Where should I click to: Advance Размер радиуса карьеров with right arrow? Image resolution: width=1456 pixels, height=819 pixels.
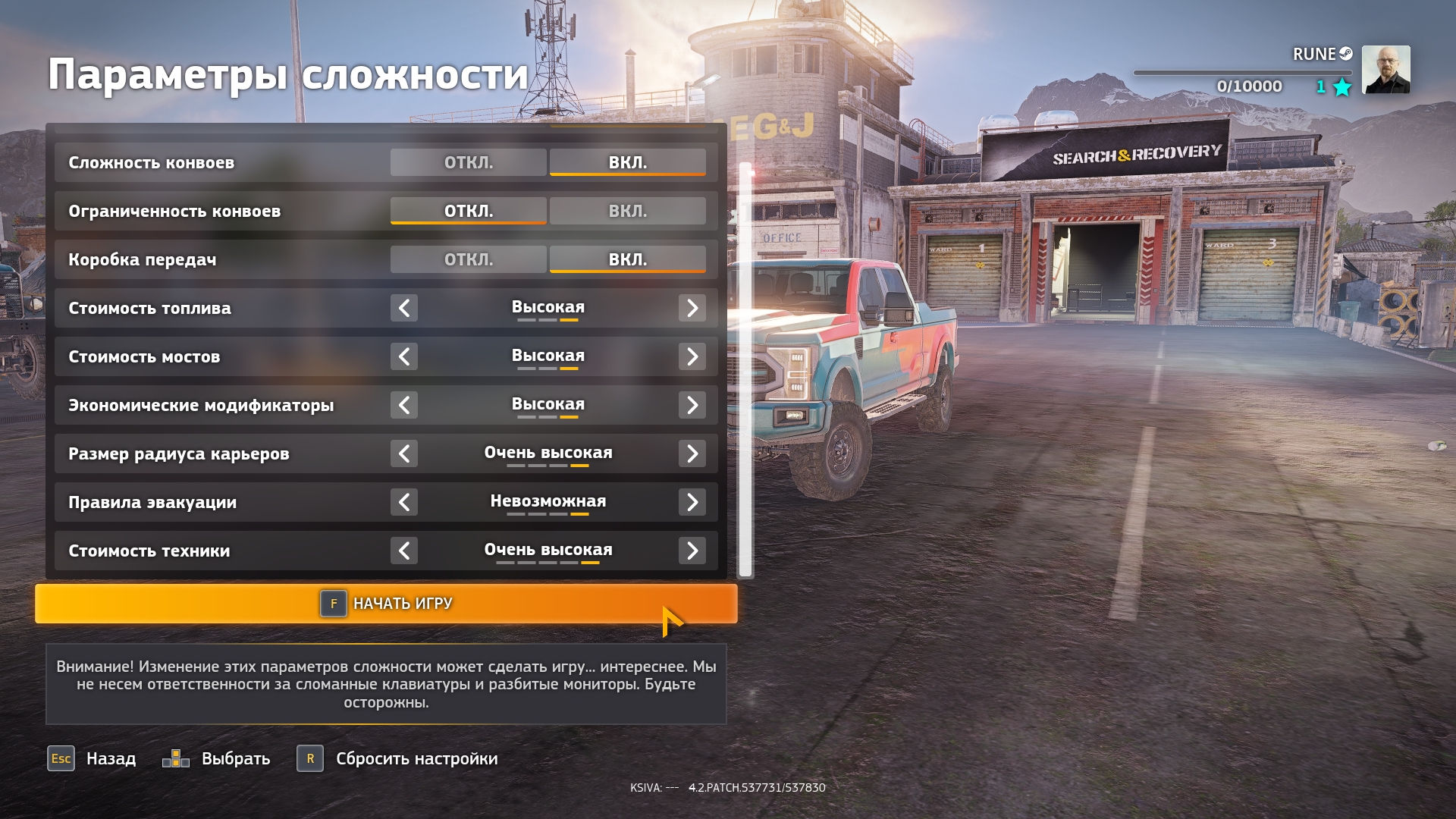(x=692, y=453)
